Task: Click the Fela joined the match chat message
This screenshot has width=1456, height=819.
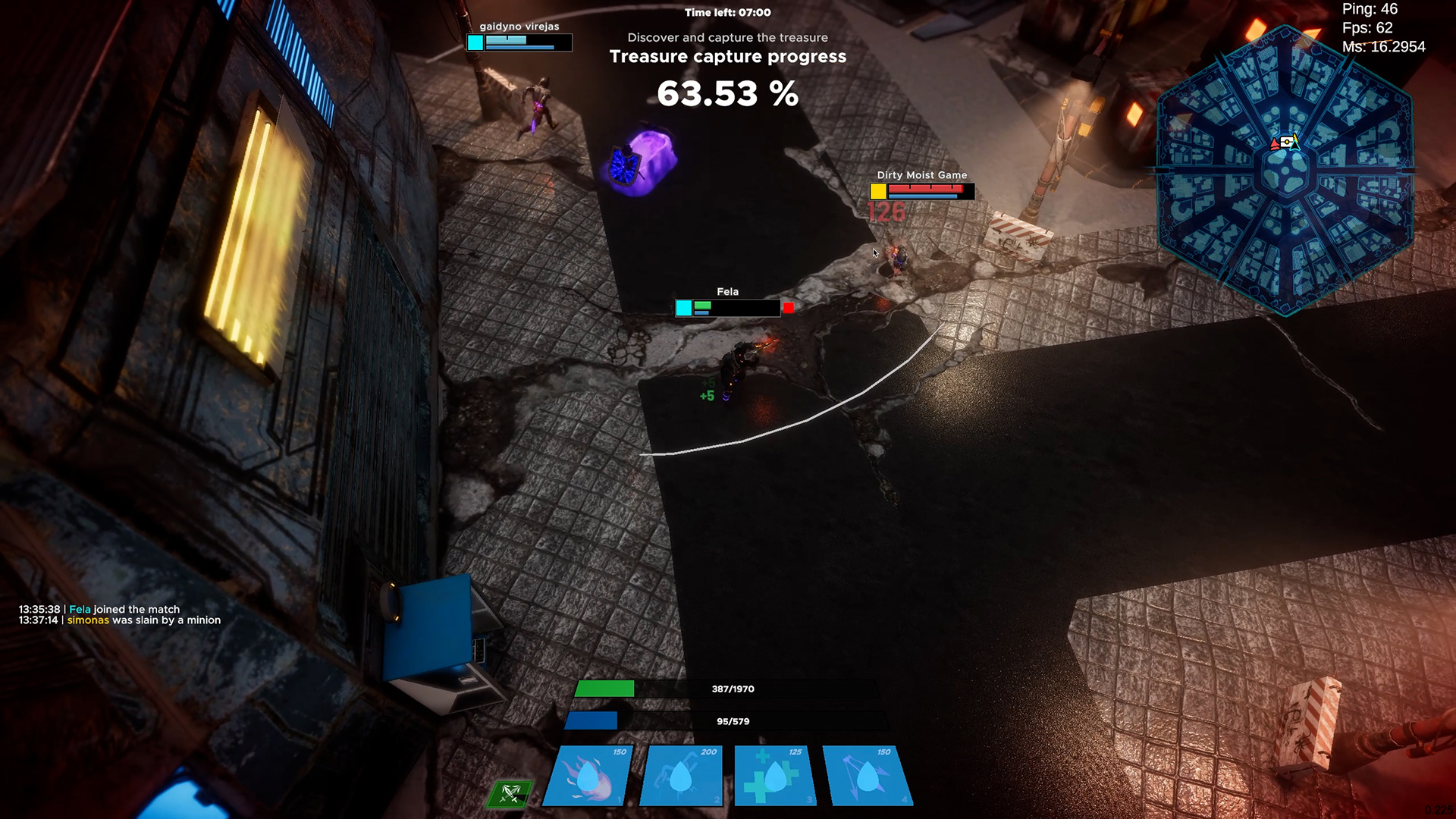Action: tap(99, 608)
